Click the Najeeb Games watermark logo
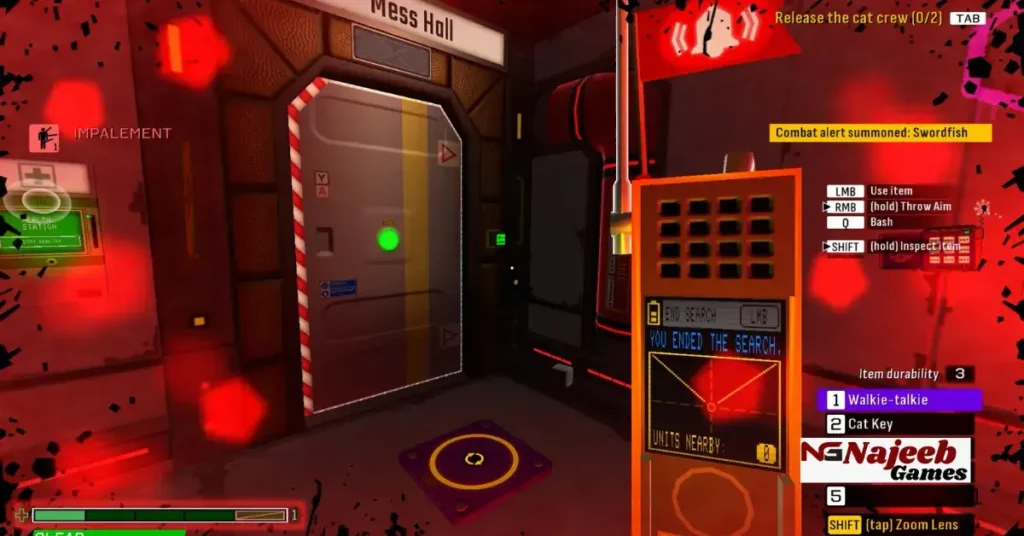The width and height of the screenshot is (1024, 536). coord(885,460)
